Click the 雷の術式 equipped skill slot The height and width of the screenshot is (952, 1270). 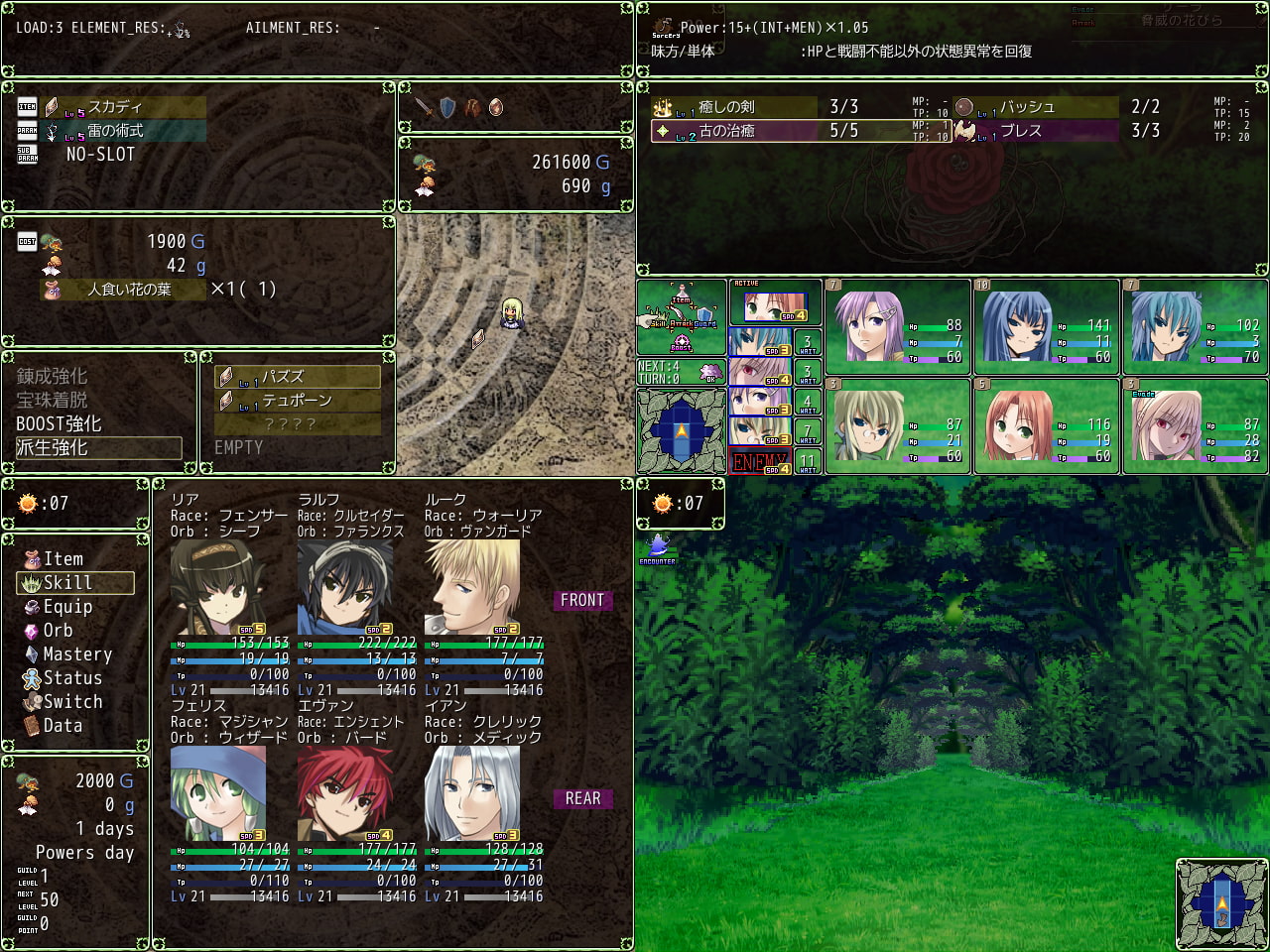[x=115, y=131]
